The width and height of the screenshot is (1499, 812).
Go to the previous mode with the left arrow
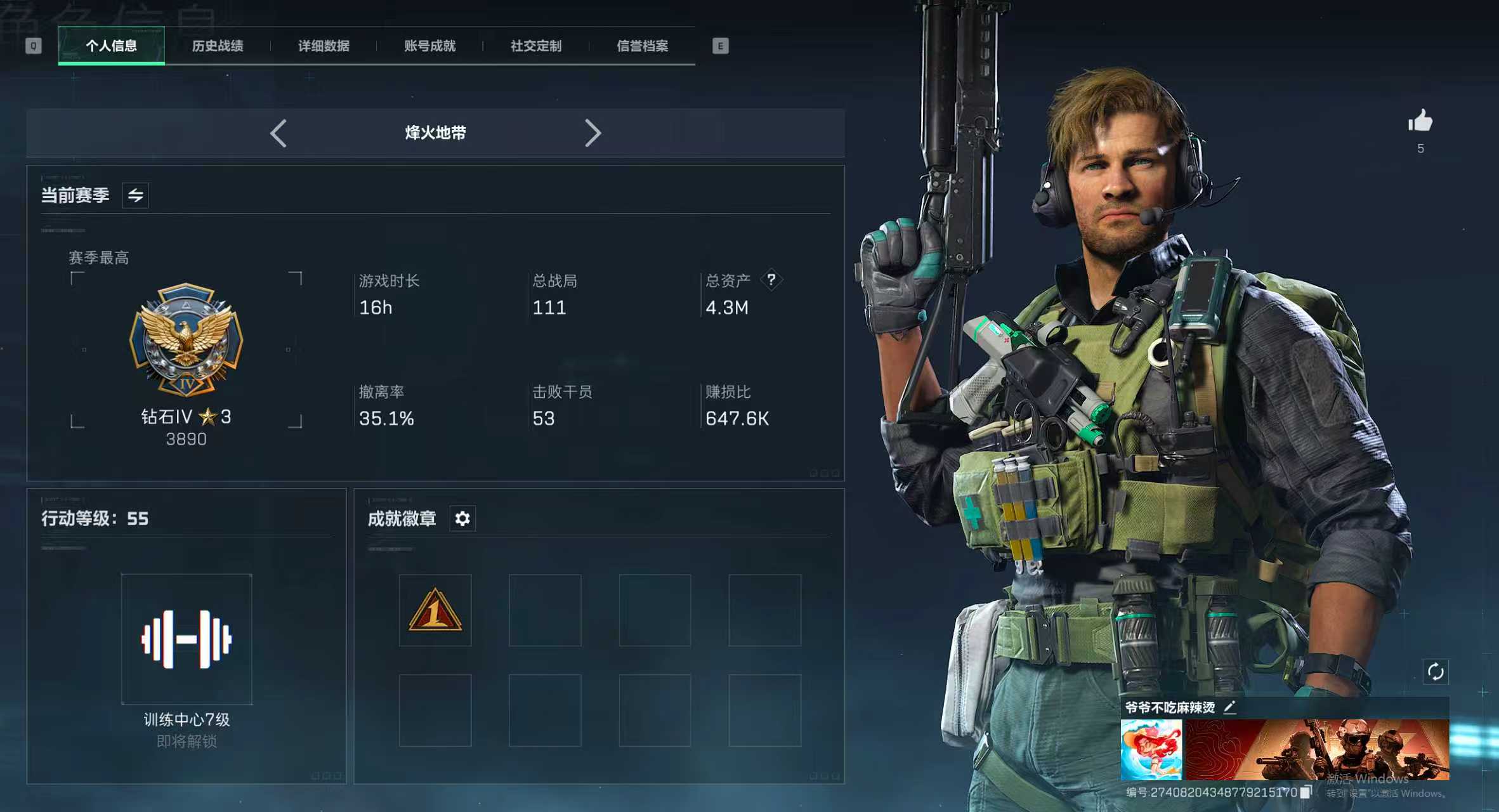[x=279, y=133]
